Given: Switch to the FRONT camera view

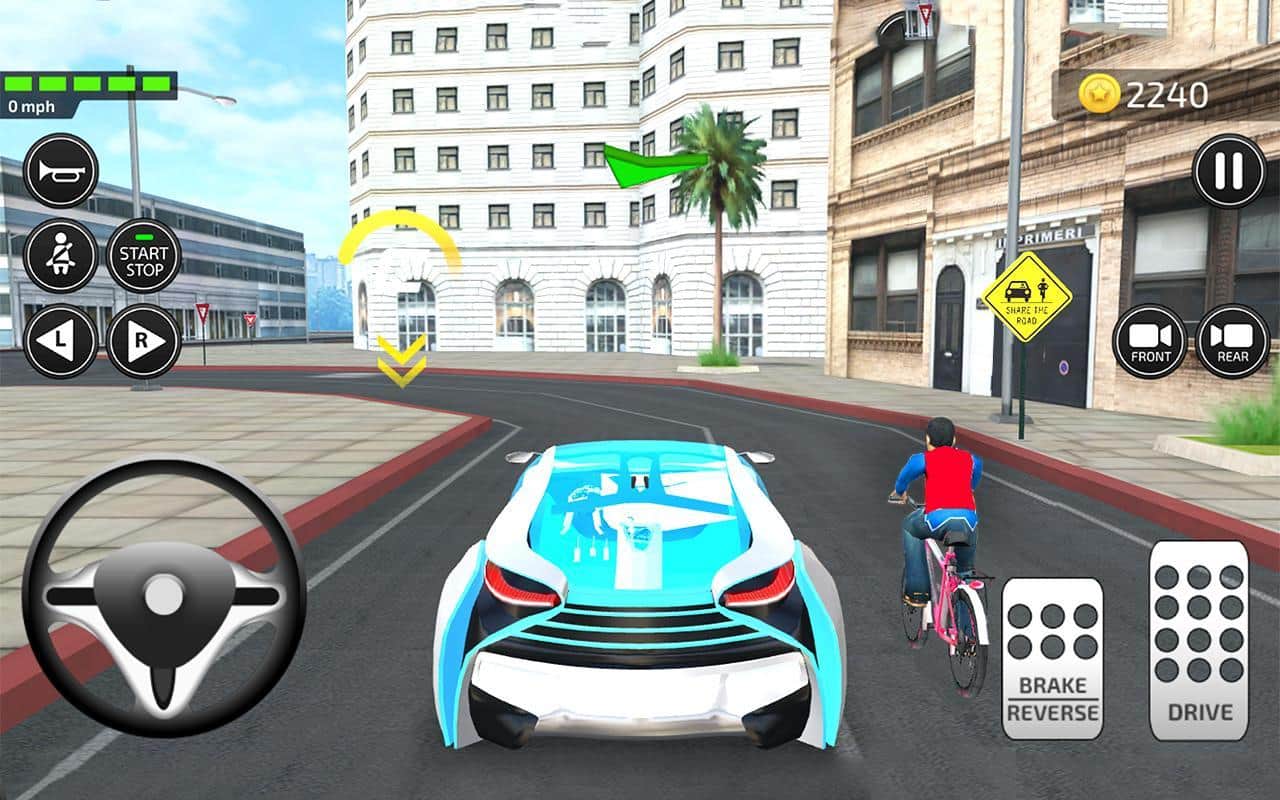Looking at the screenshot, I should click(x=1150, y=341).
